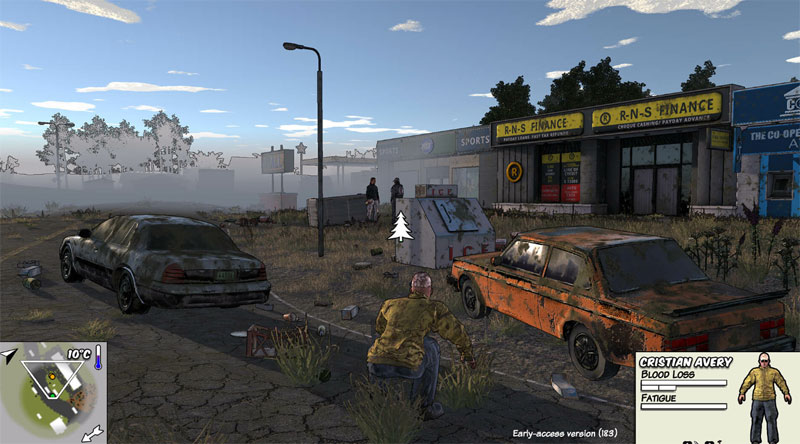Click the minimap's white expand arrow
Viewport: 800px width, 444px height.
click(x=92, y=431)
